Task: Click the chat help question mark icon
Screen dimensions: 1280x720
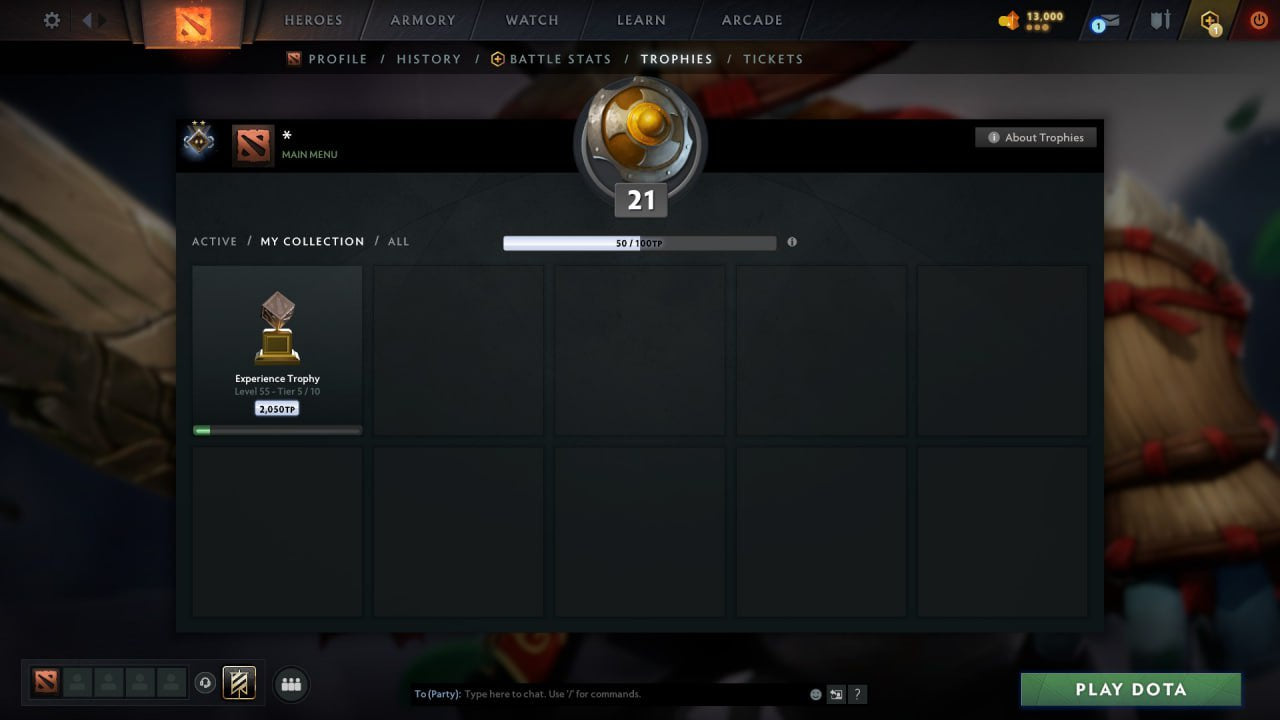Action: coord(857,694)
